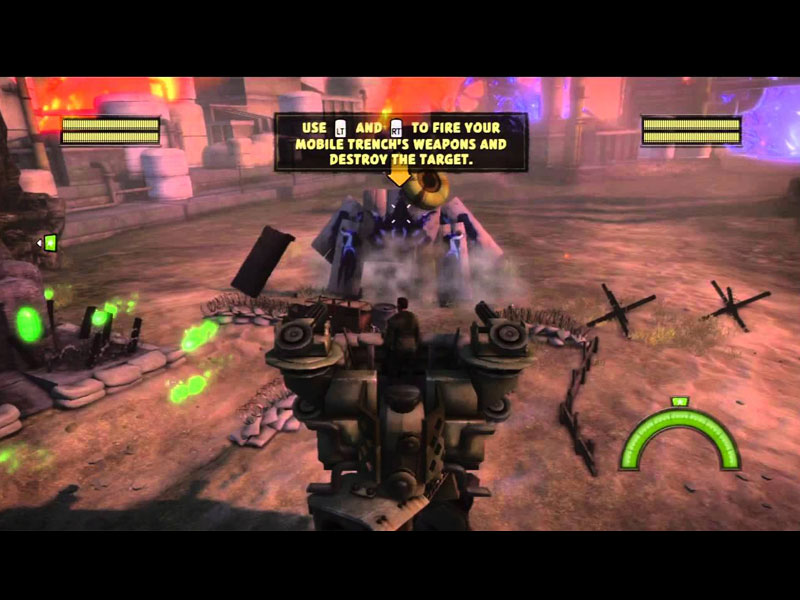
Task: Select the green off-screen indicator icon
Action: 48,242
